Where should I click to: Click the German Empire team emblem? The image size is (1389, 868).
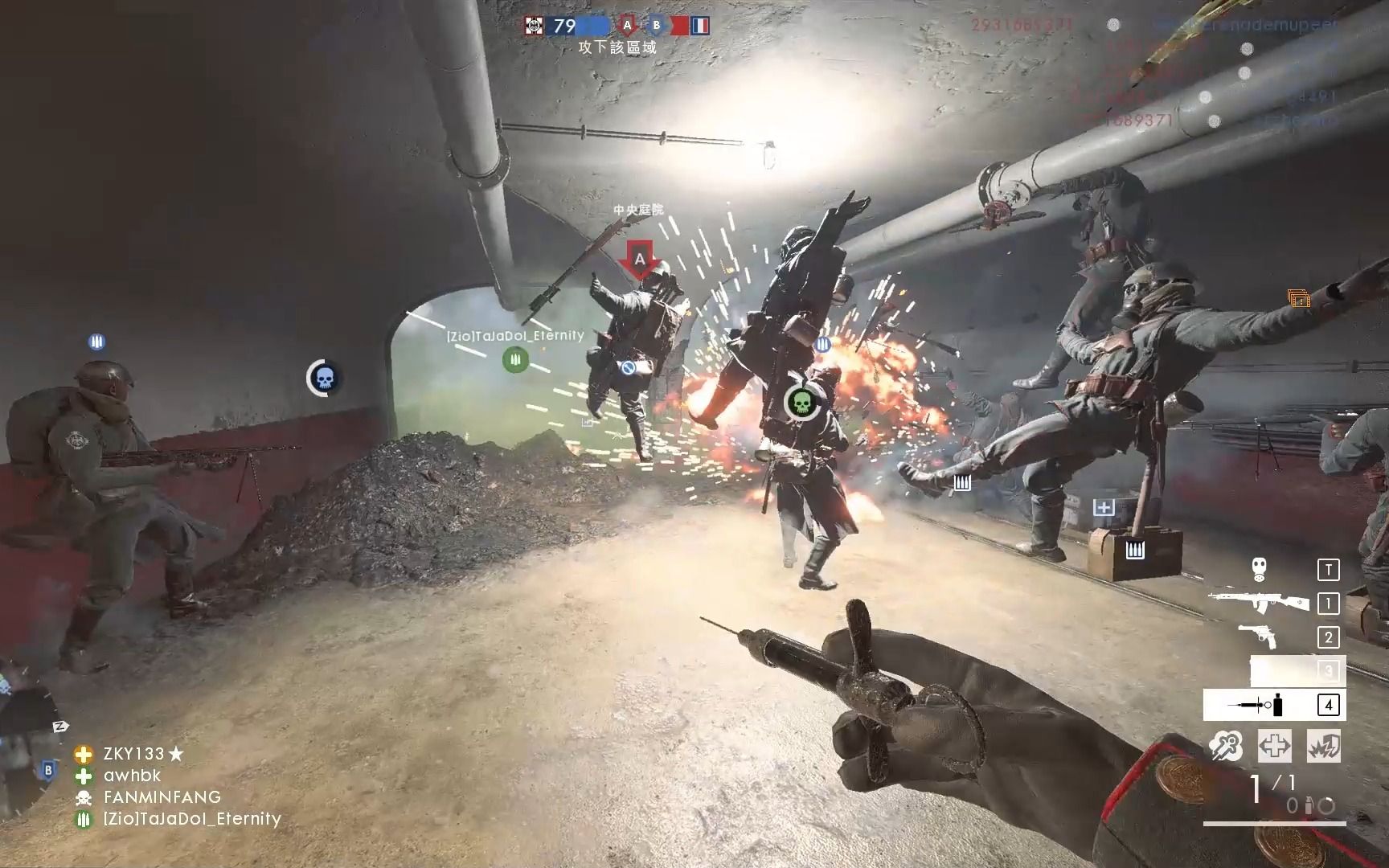click(x=533, y=26)
